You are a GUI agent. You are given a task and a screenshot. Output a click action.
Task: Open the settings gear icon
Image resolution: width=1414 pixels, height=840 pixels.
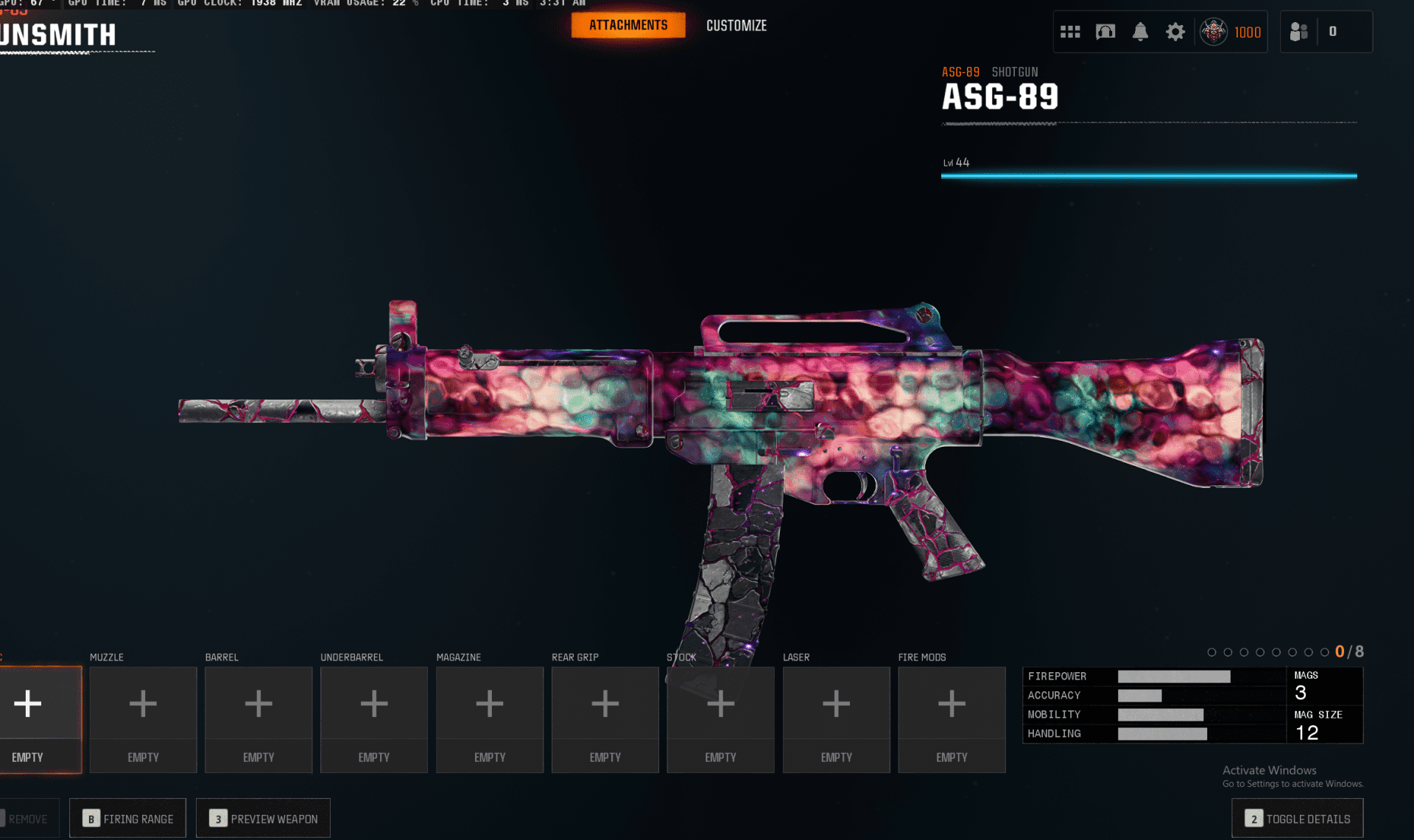pyautogui.click(x=1175, y=32)
